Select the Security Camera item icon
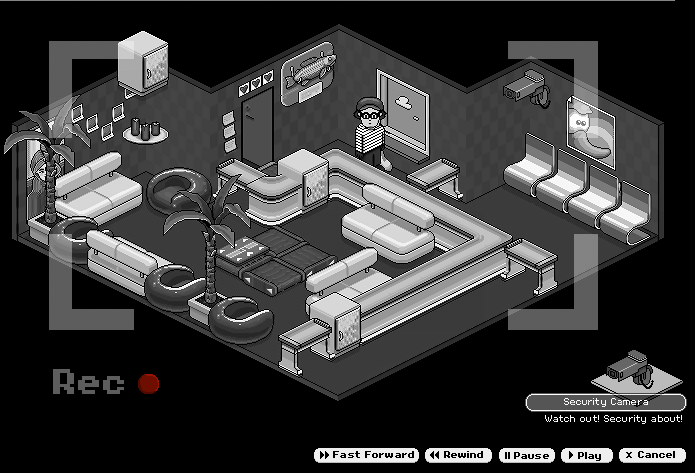 (630, 369)
